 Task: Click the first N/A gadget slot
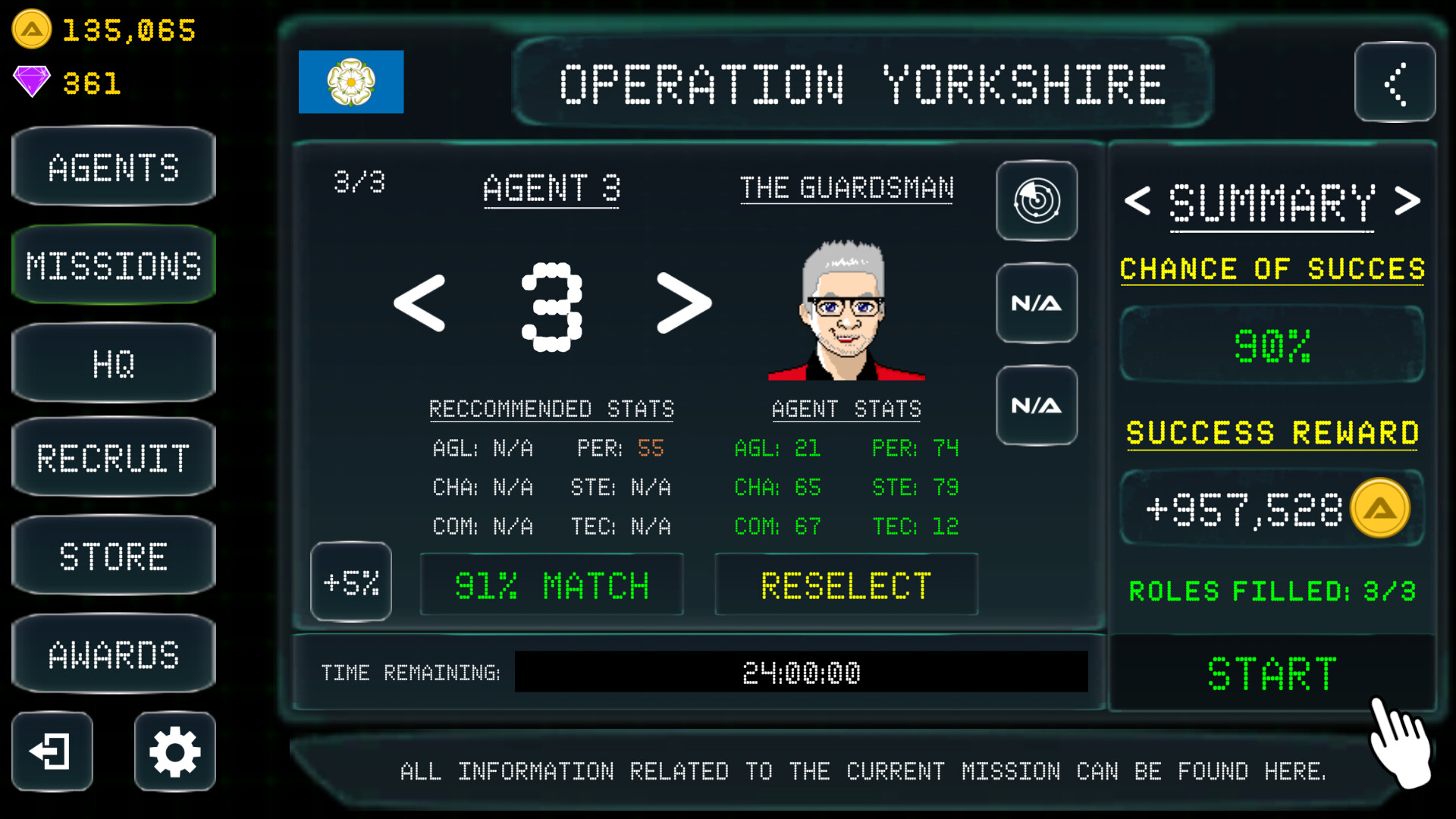[x=1037, y=303]
